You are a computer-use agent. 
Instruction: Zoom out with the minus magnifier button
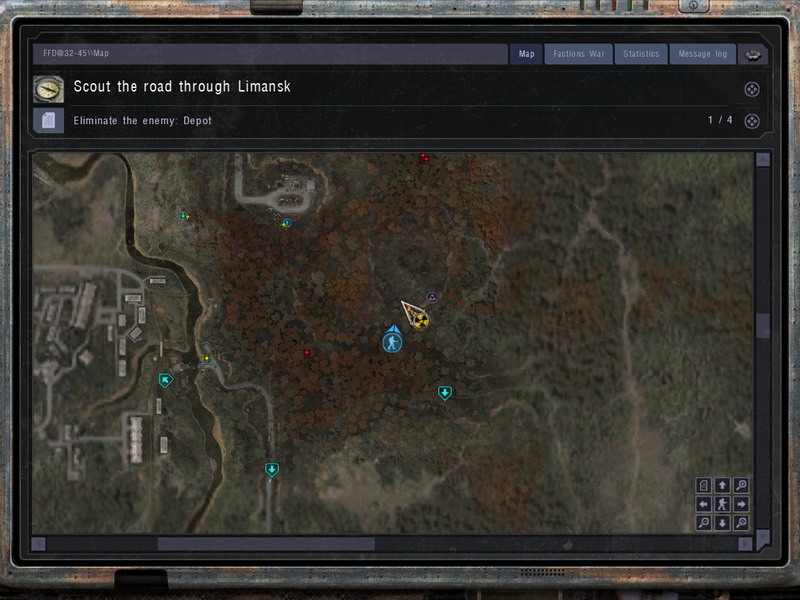click(x=704, y=523)
